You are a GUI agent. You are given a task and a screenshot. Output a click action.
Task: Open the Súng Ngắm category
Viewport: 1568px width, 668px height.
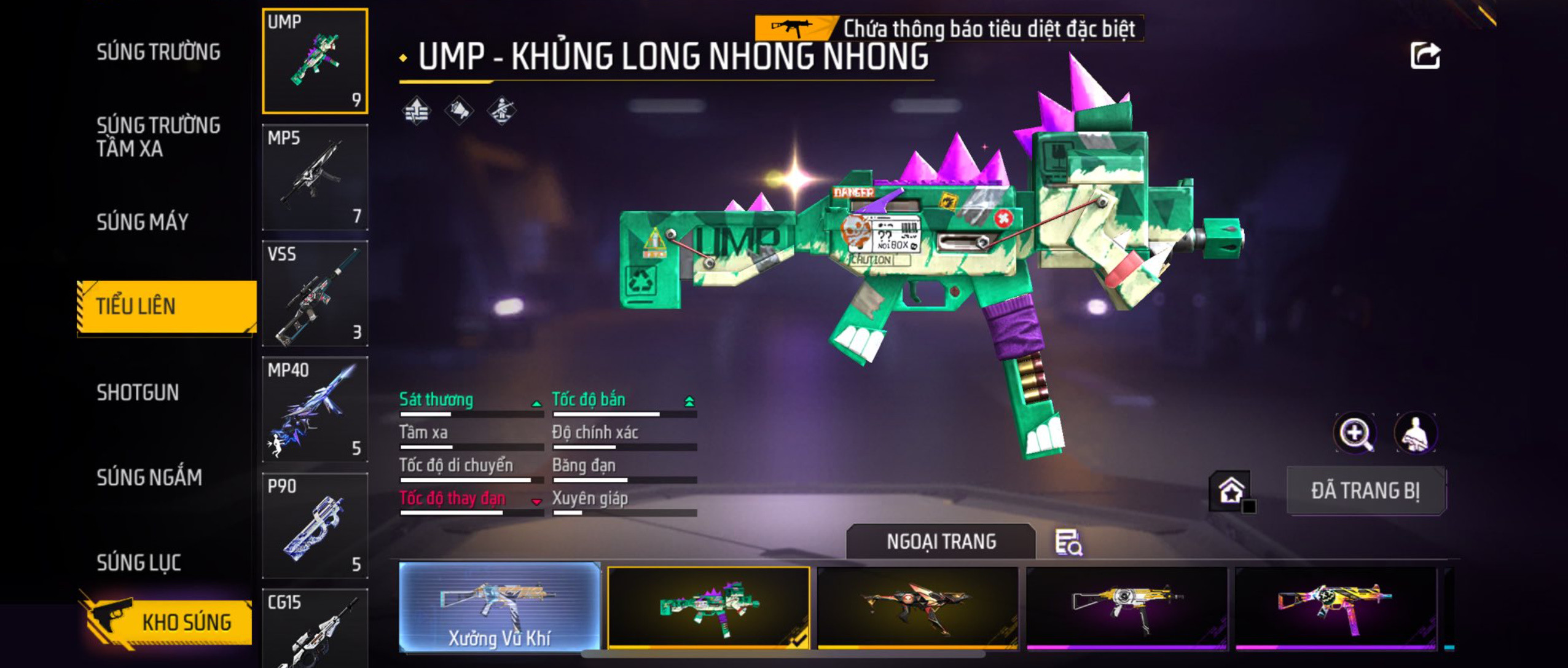pos(149,477)
